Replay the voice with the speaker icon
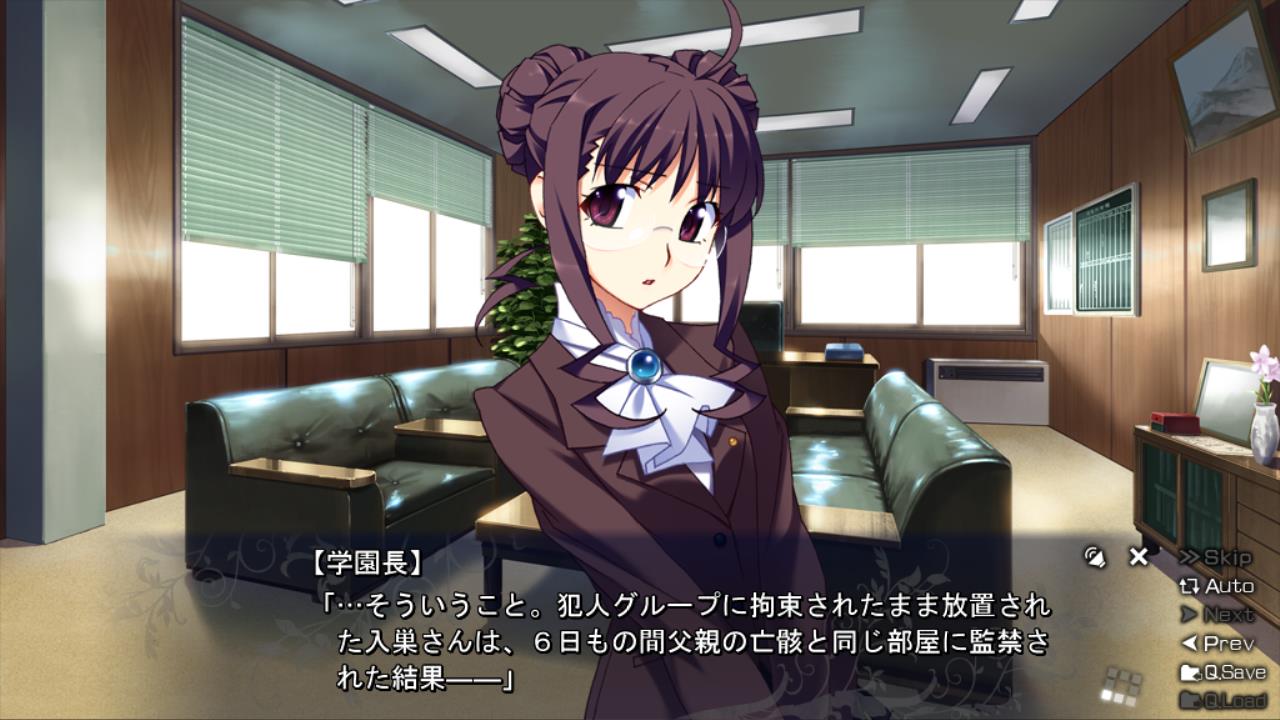 click(1095, 557)
